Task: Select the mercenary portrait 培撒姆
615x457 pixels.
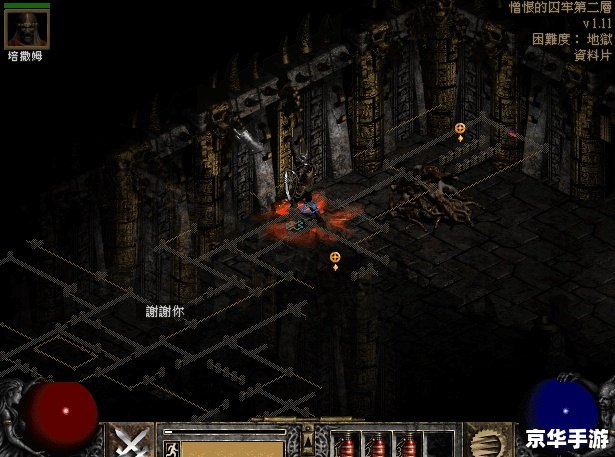Action: click(27, 29)
